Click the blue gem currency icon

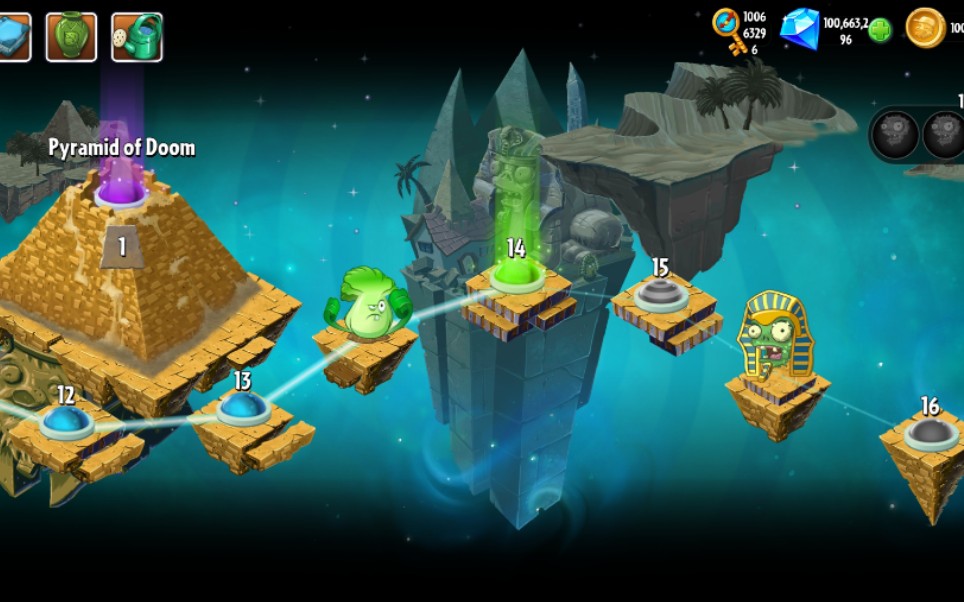tap(799, 28)
